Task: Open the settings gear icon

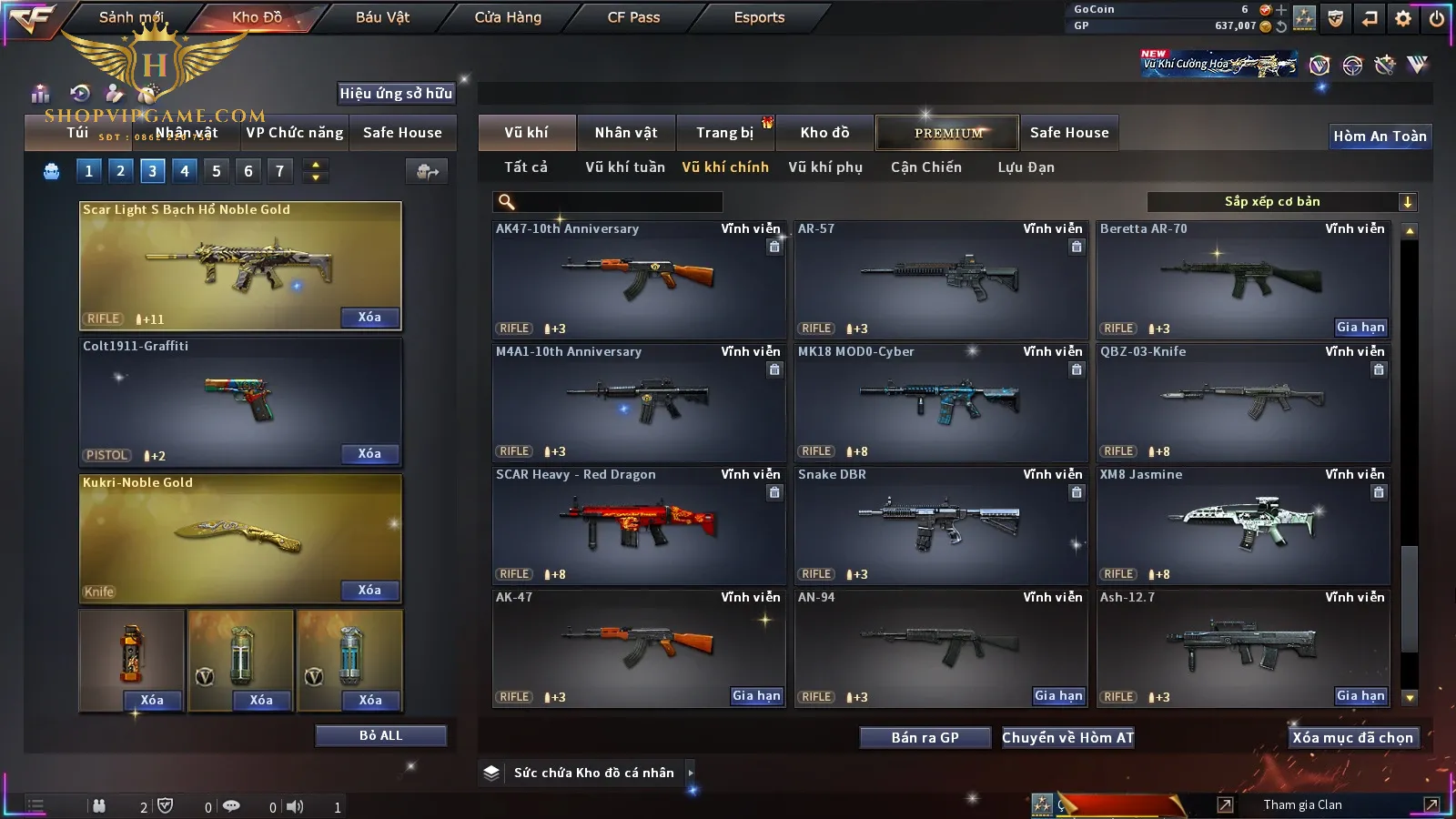Action: (x=1403, y=18)
